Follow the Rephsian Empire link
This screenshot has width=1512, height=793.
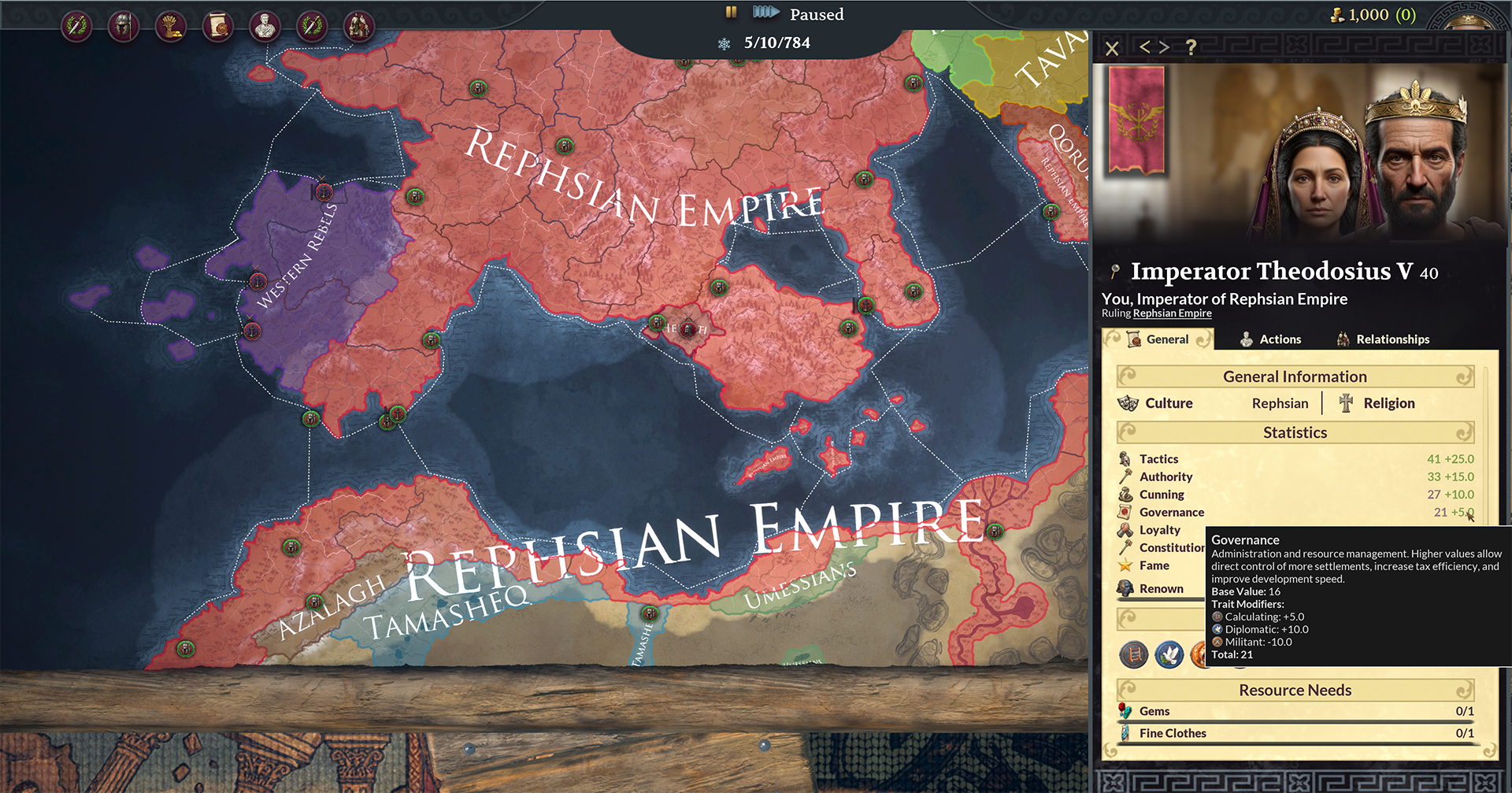point(1172,313)
